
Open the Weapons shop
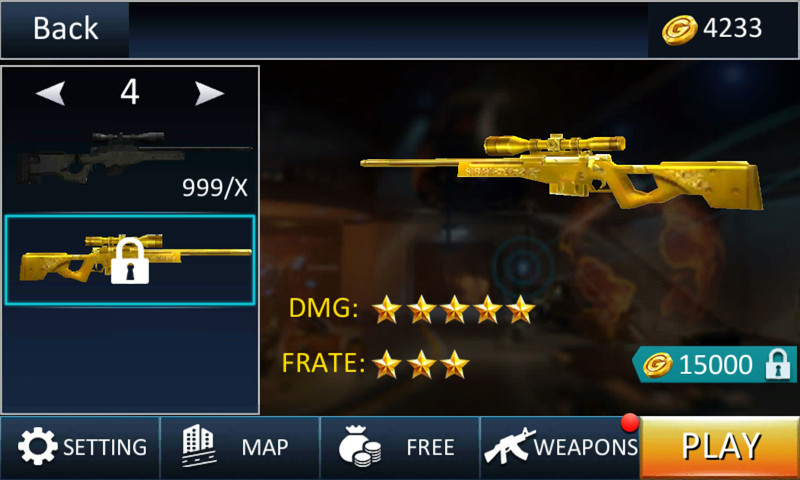[x=560, y=447]
